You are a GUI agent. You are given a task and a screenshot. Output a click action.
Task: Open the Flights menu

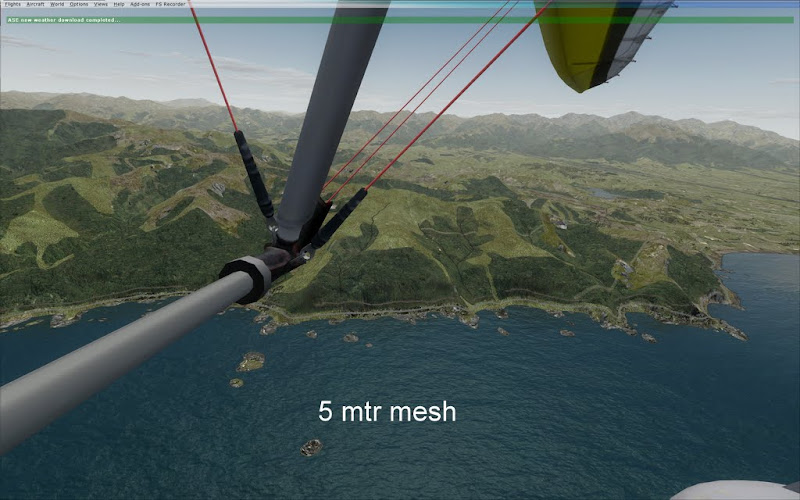pyautogui.click(x=12, y=5)
